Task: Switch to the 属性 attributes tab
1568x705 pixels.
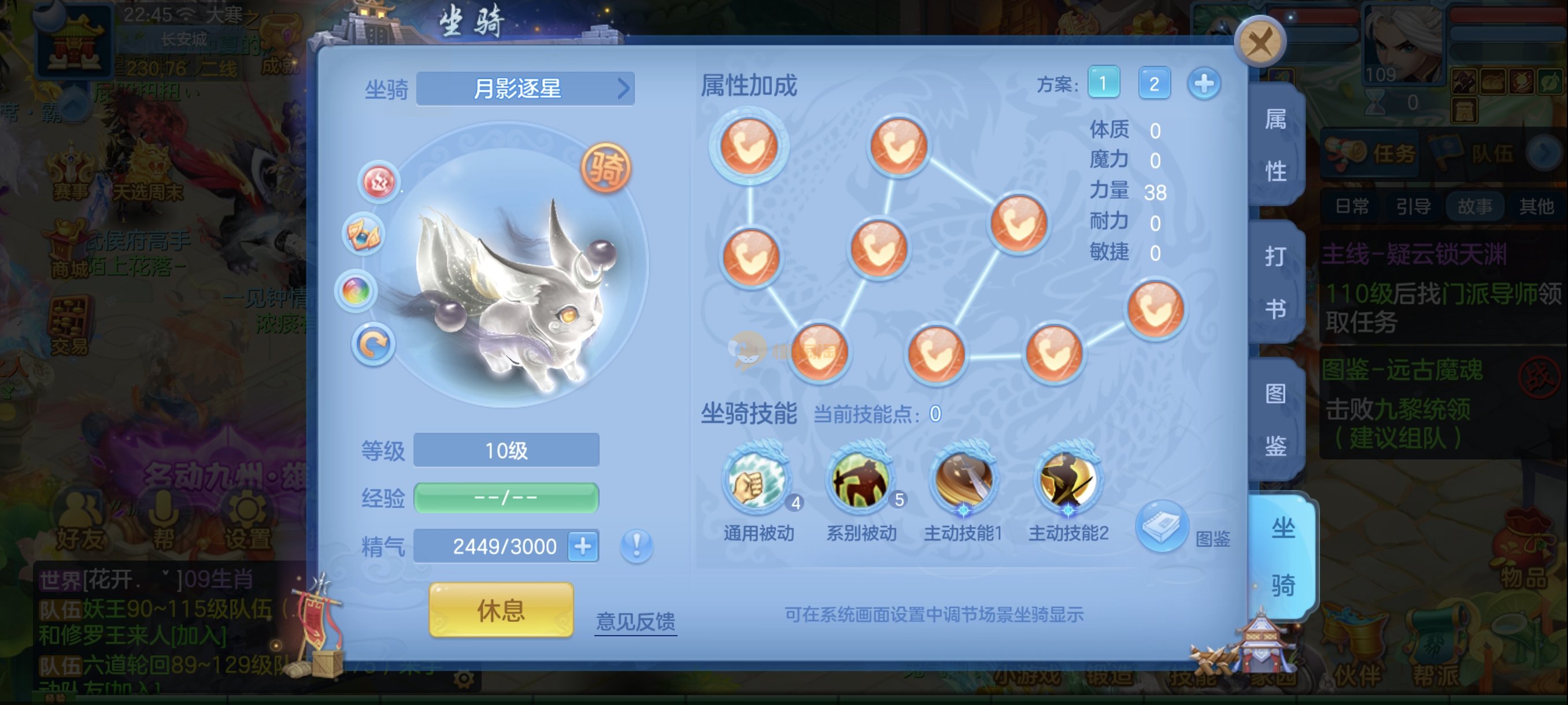Action: (x=1275, y=146)
